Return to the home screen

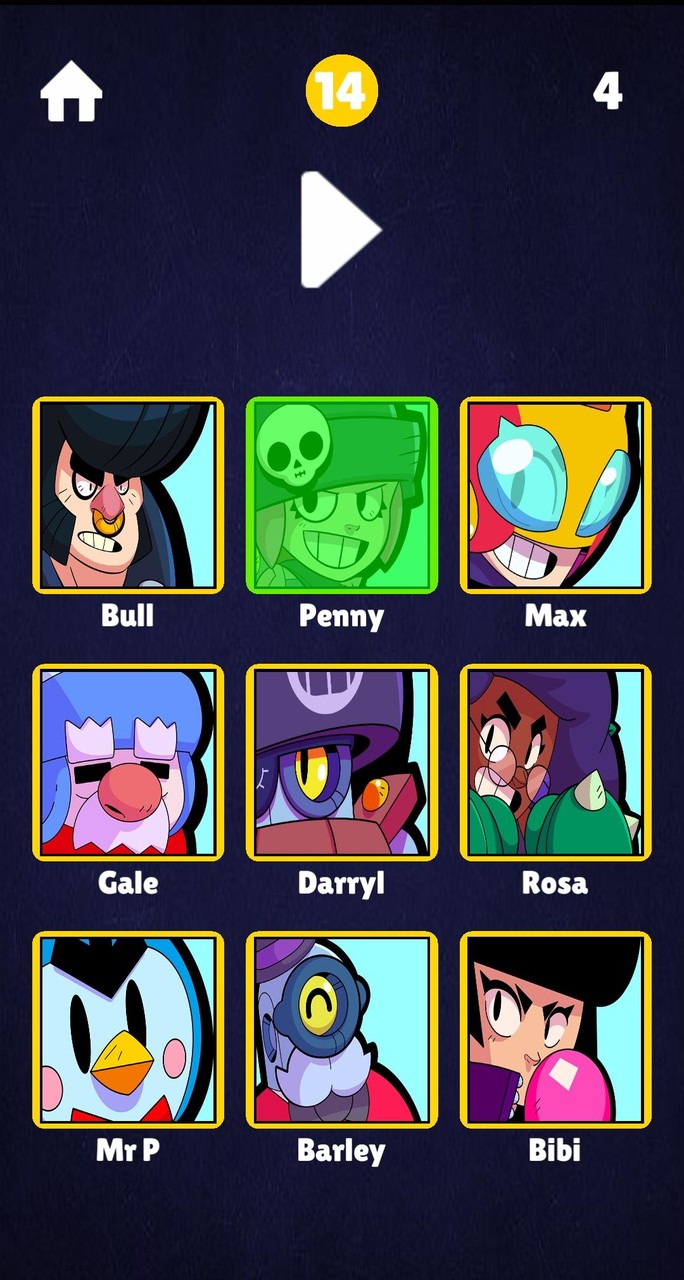(71, 92)
